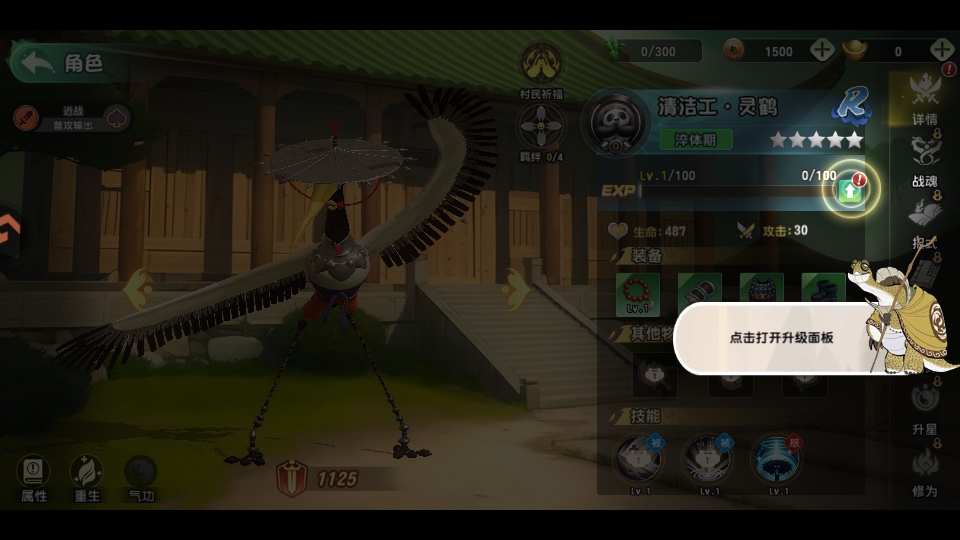Select the blue ring skill icon
The width and height of the screenshot is (960, 540).
tap(775, 459)
